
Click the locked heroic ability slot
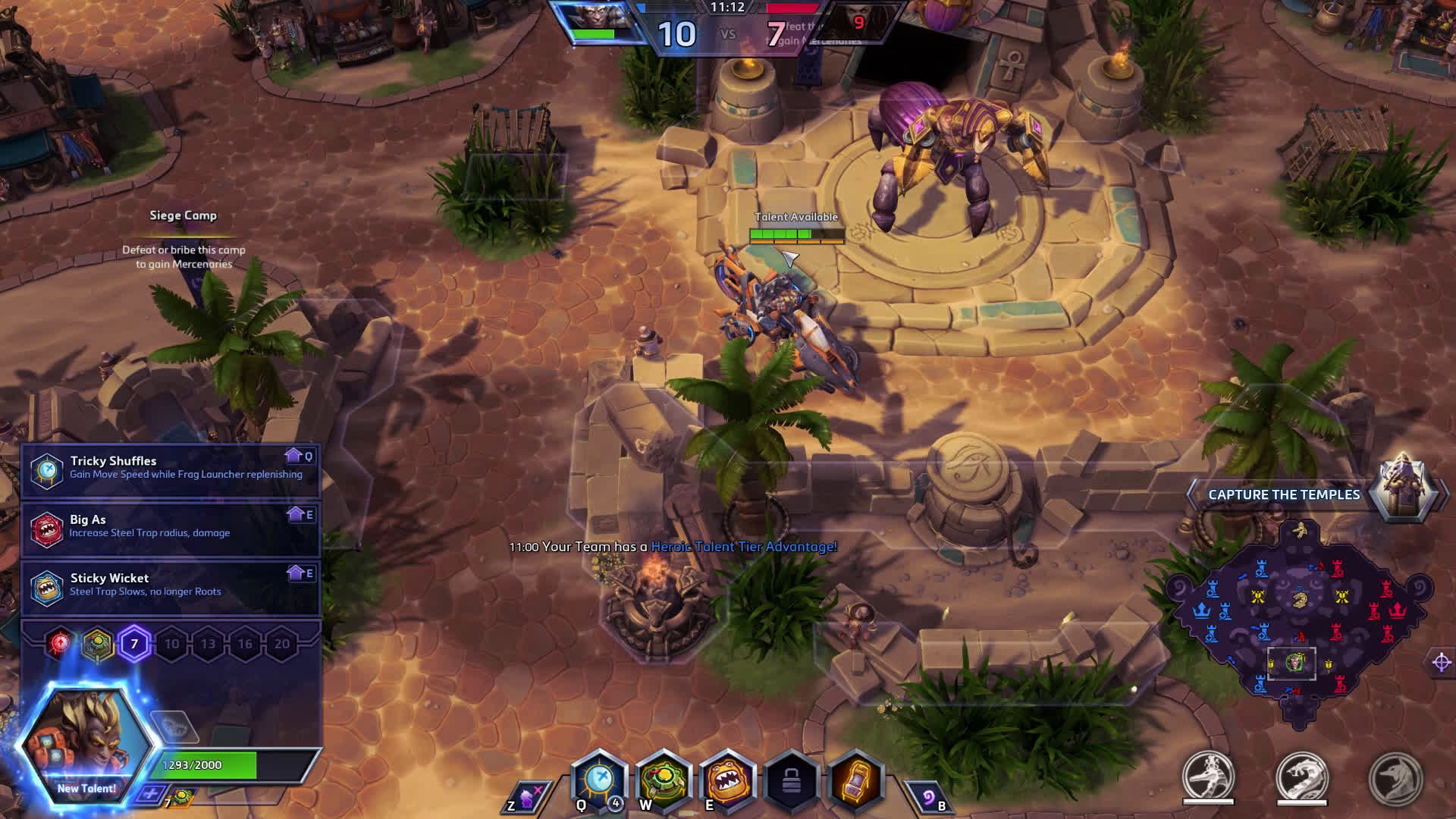(791, 781)
